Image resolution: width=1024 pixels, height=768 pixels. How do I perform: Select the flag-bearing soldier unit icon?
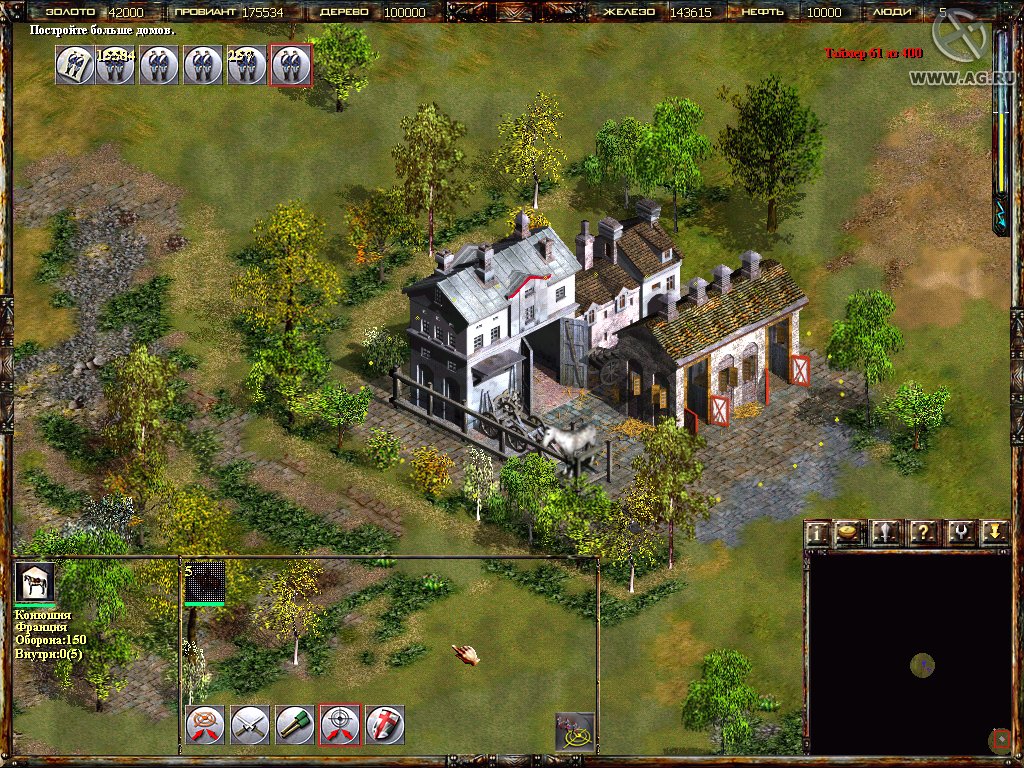click(x=74, y=65)
